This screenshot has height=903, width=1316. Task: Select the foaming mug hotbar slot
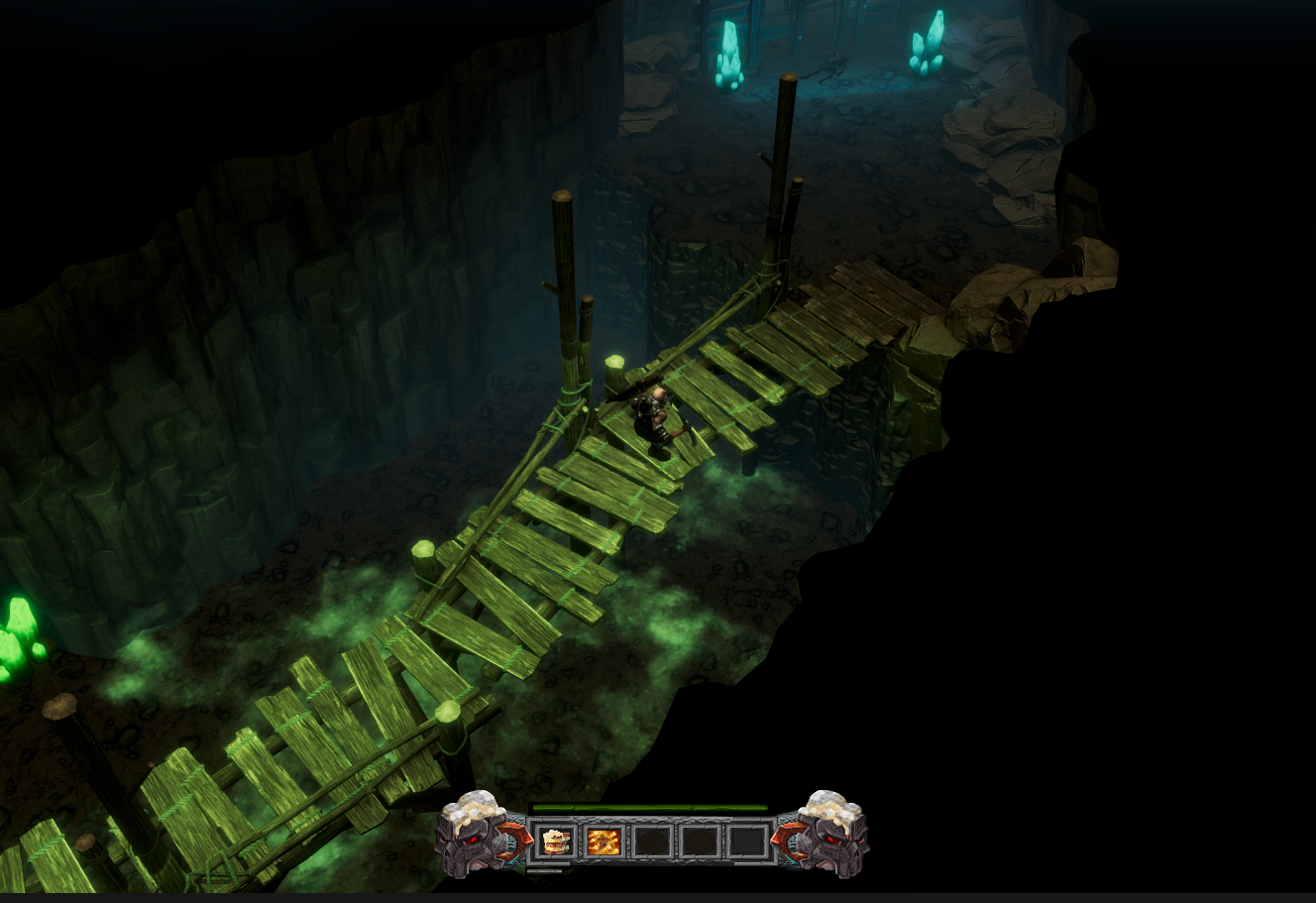point(556,842)
